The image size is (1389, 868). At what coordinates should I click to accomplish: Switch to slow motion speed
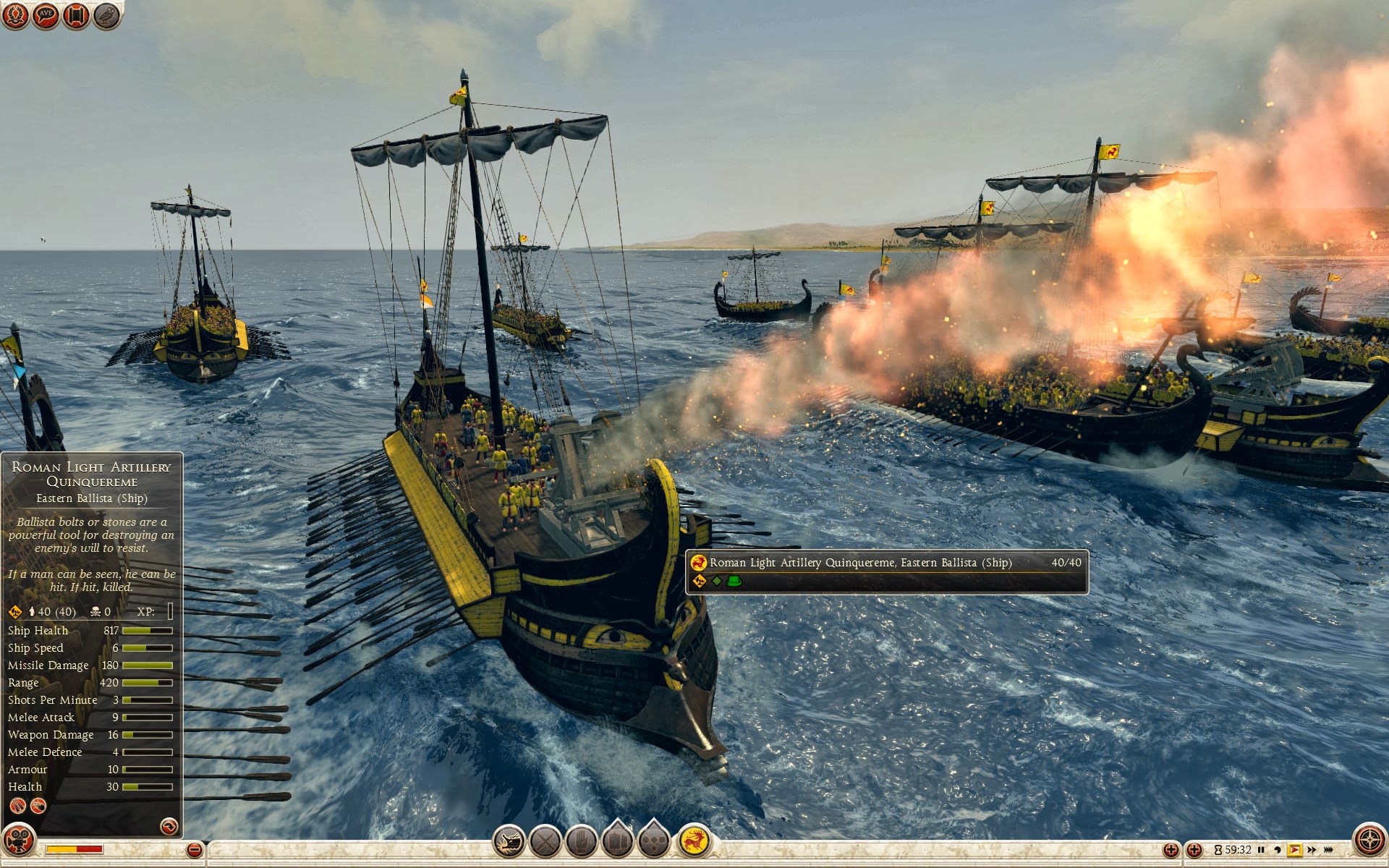[x=1278, y=850]
